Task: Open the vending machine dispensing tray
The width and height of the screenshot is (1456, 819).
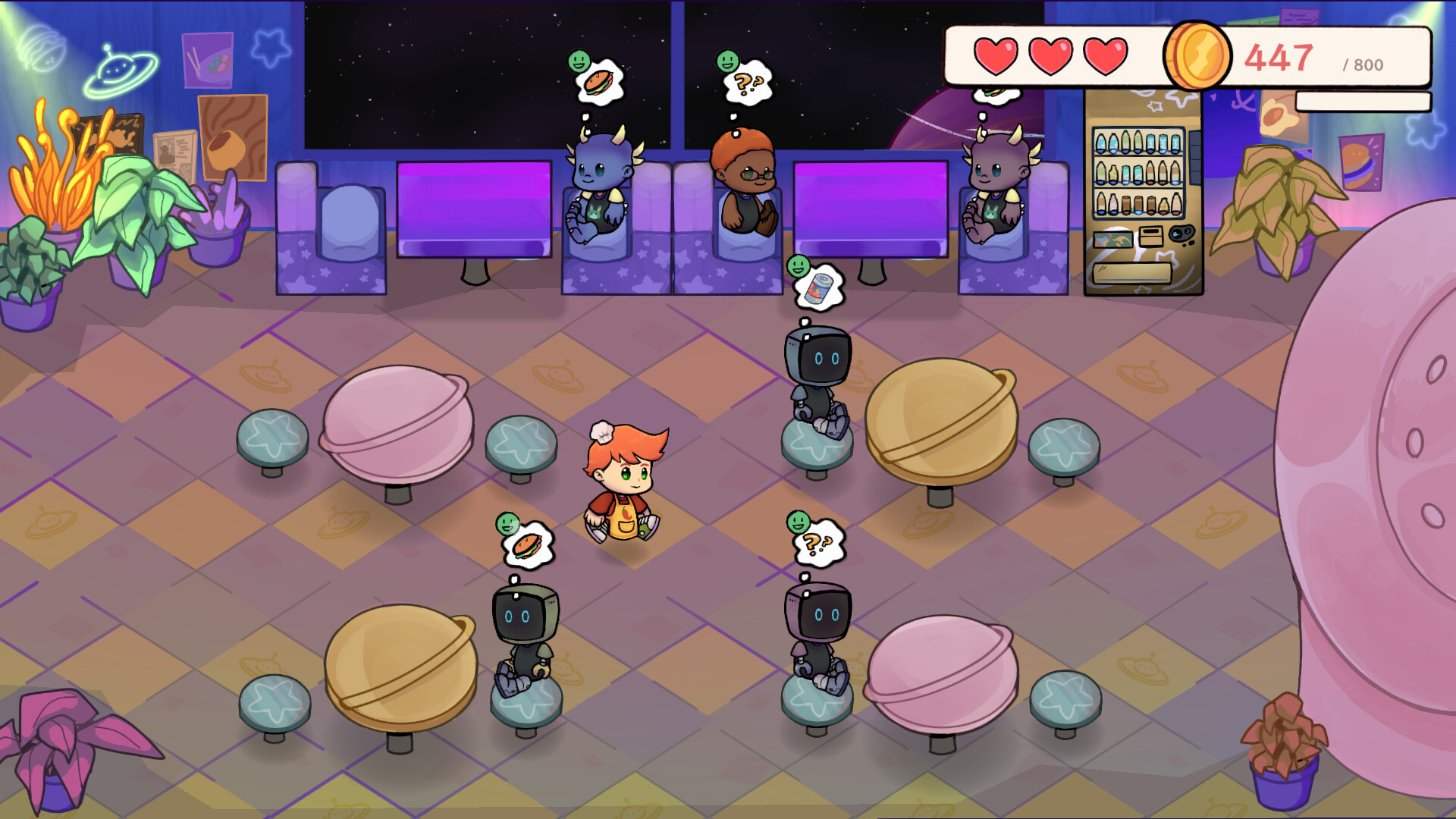Action: [x=1133, y=271]
